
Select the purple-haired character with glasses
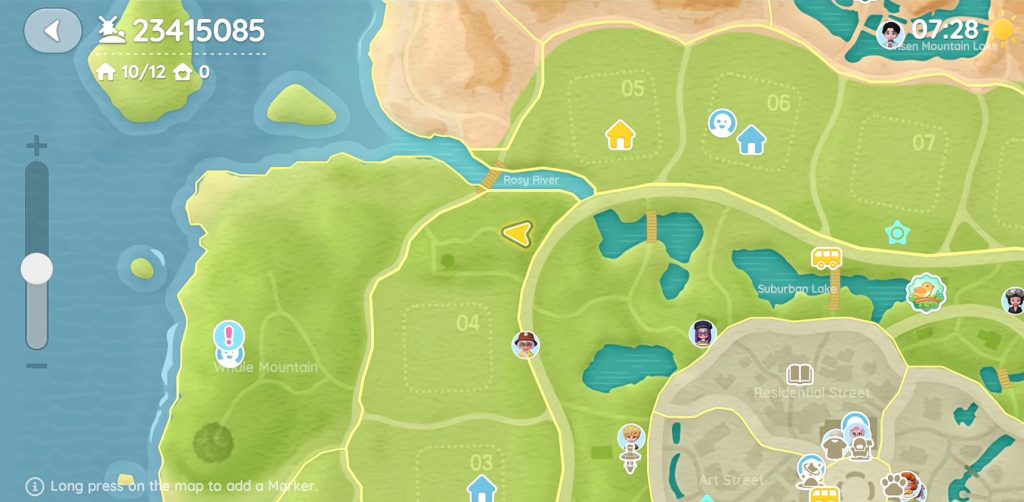pos(703,333)
